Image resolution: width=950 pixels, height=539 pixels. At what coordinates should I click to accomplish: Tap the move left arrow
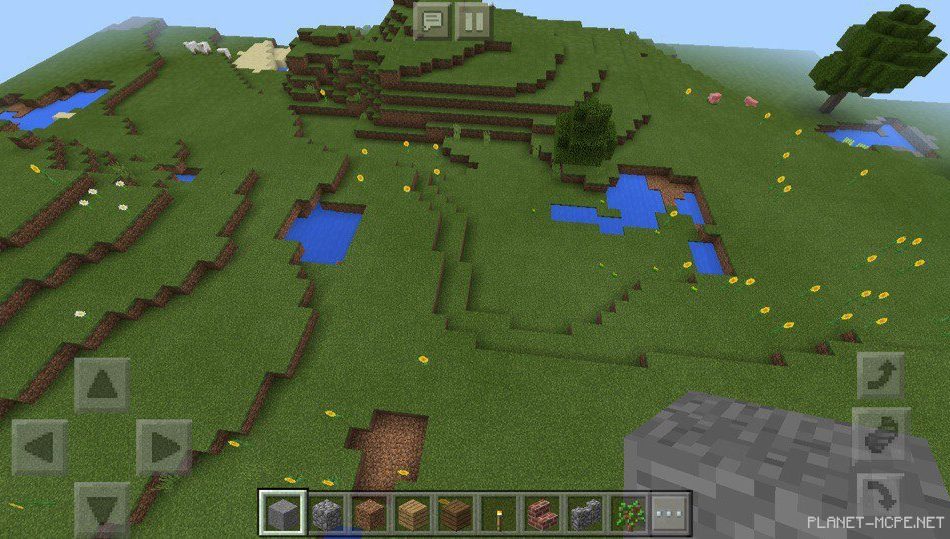(x=40, y=447)
